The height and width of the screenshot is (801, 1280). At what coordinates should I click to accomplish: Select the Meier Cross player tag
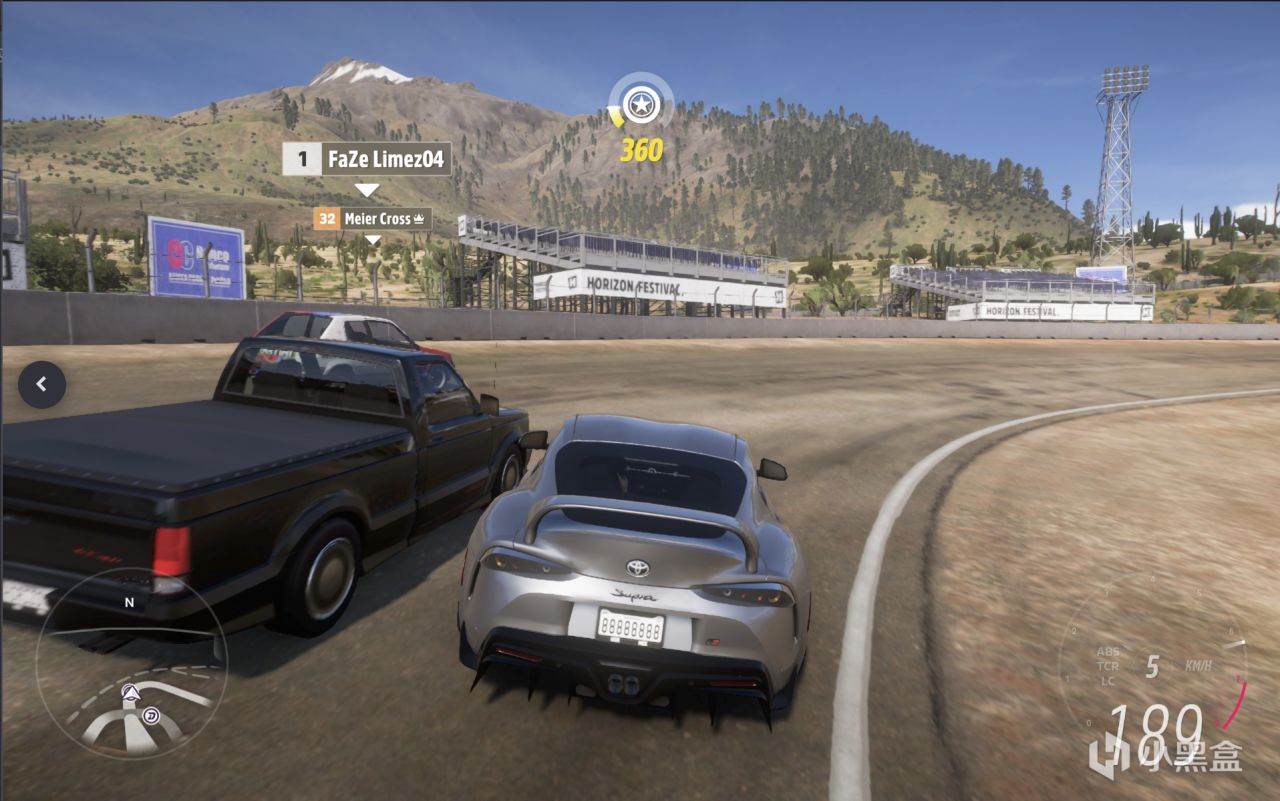click(x=372, y=218)
